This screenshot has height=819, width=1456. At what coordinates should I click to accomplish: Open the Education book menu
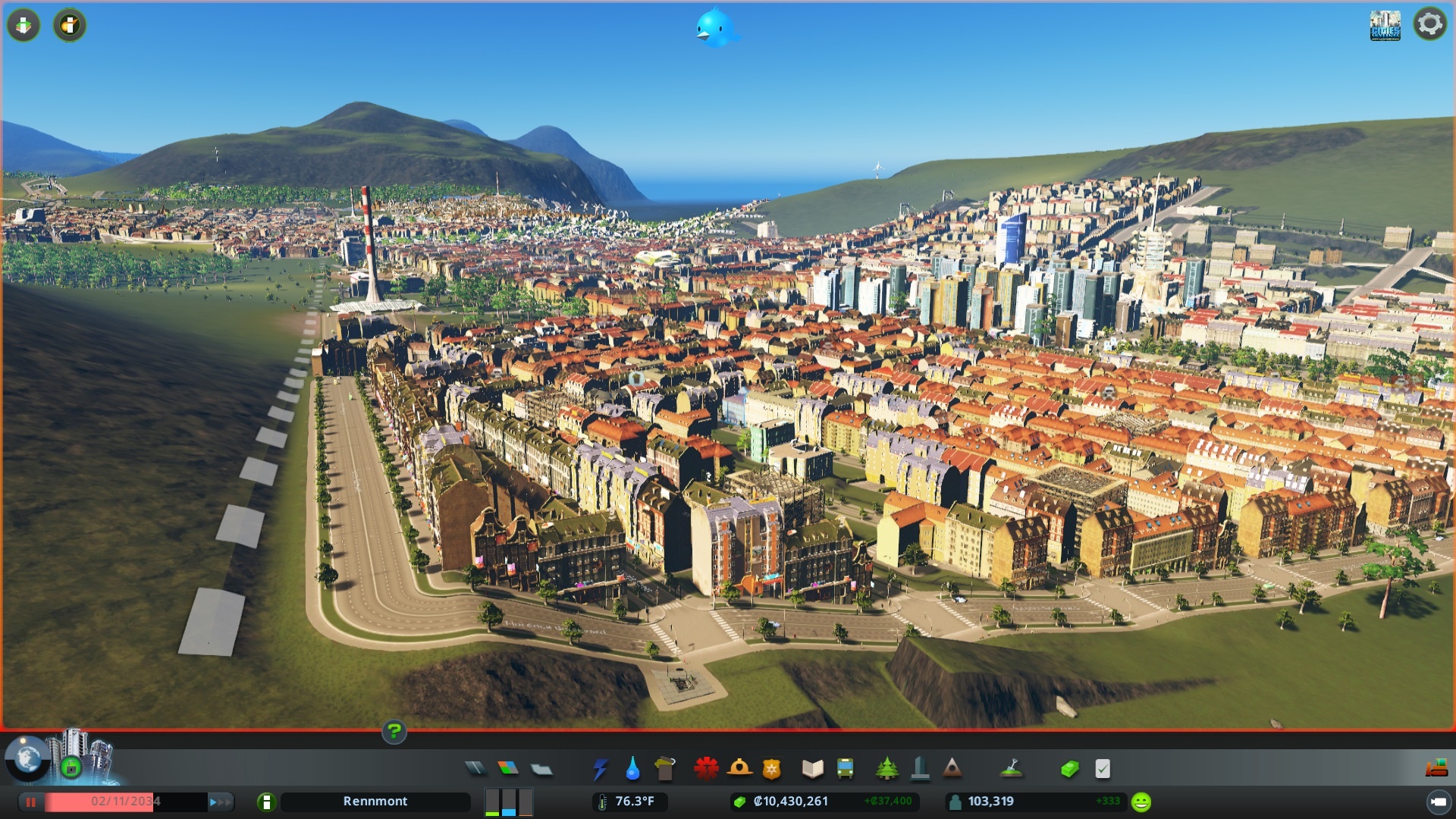pyautogui.click(x=812, y=769)
